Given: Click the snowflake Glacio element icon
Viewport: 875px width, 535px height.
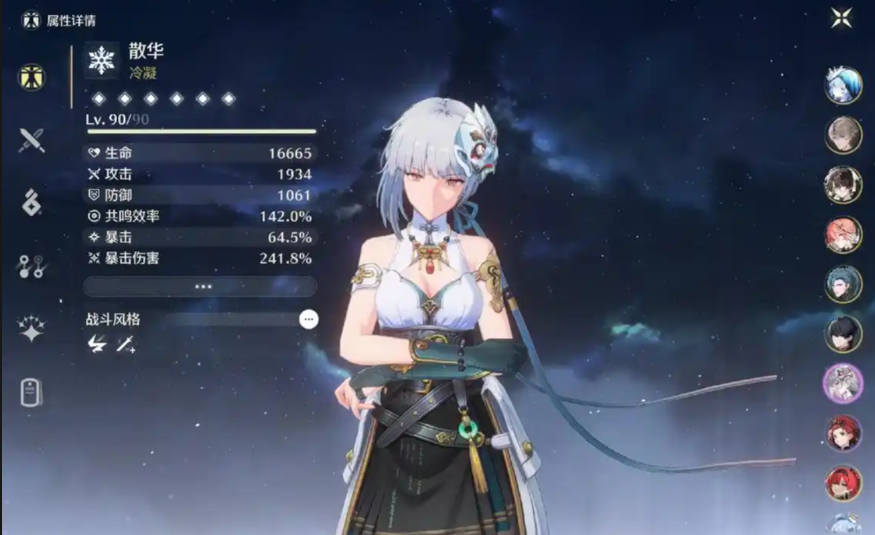Looking at the screenshot, I should pos(102,61).
